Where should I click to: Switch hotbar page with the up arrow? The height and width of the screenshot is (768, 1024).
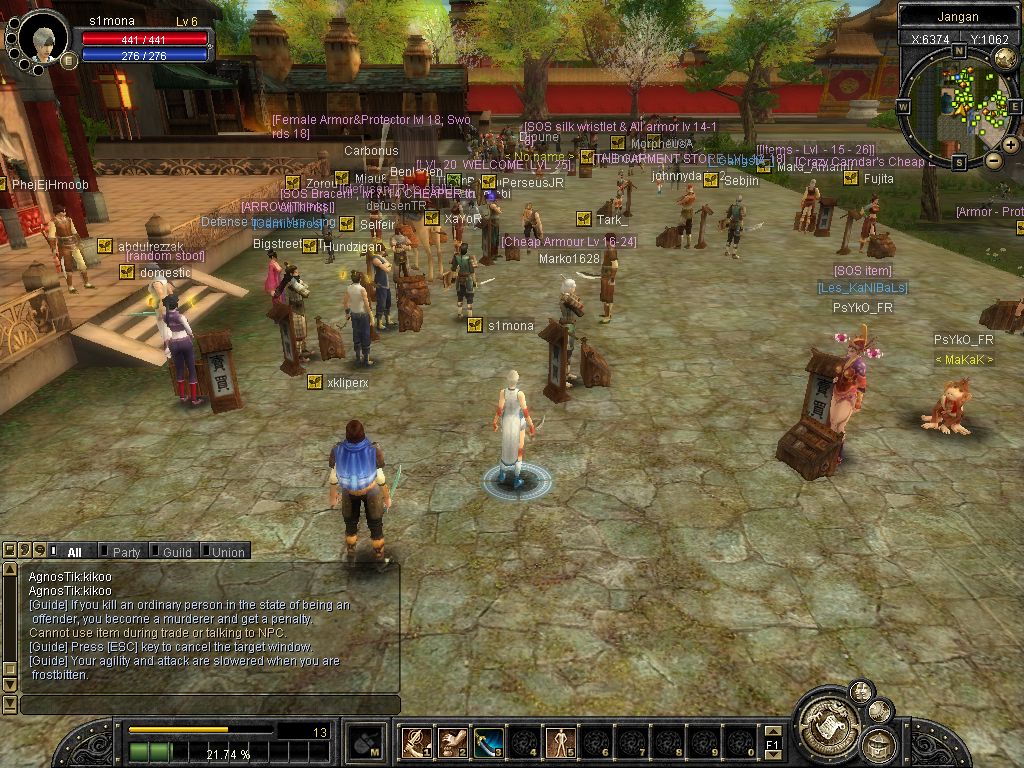coord(772,732)
